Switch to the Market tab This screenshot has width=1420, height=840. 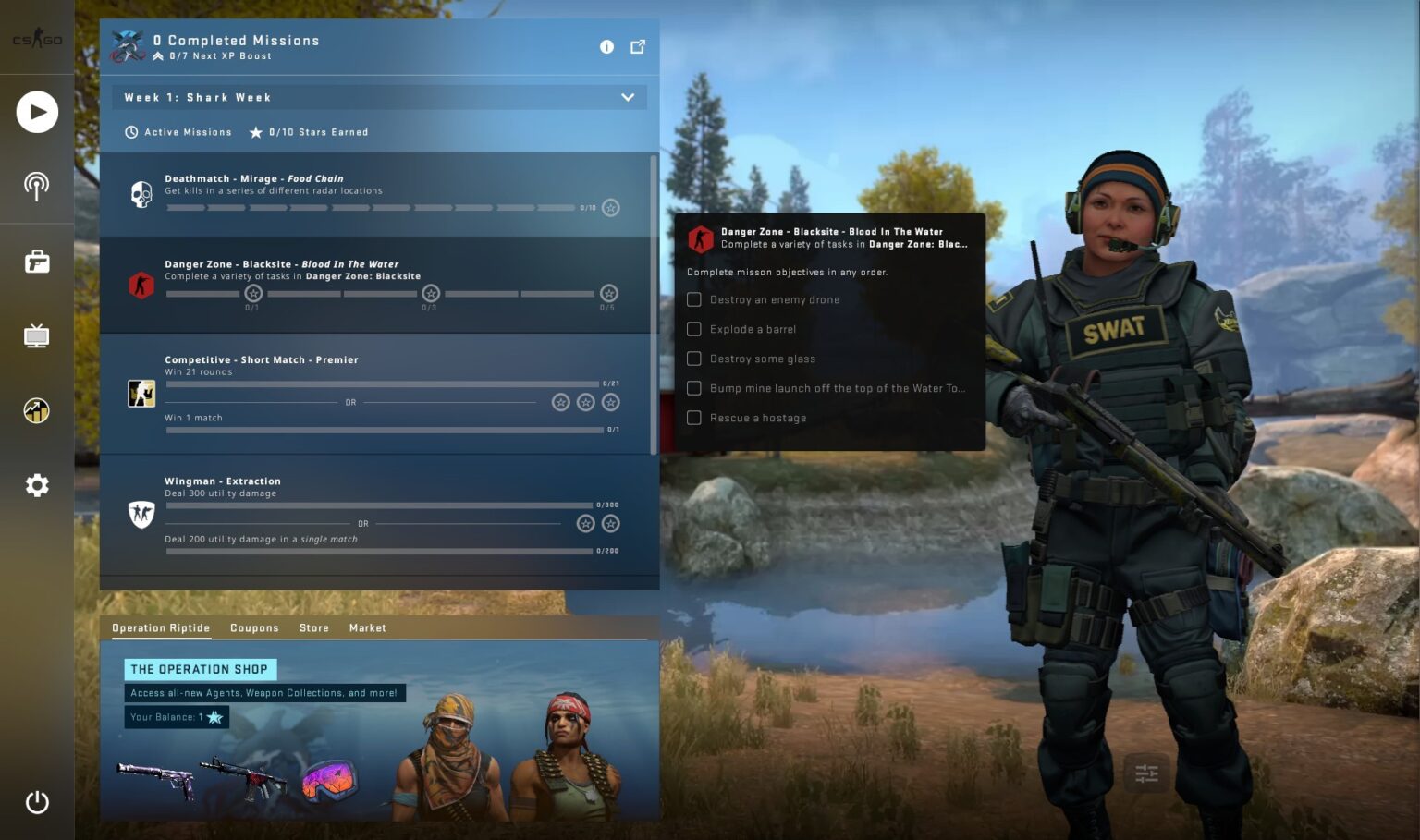[367, 627]
